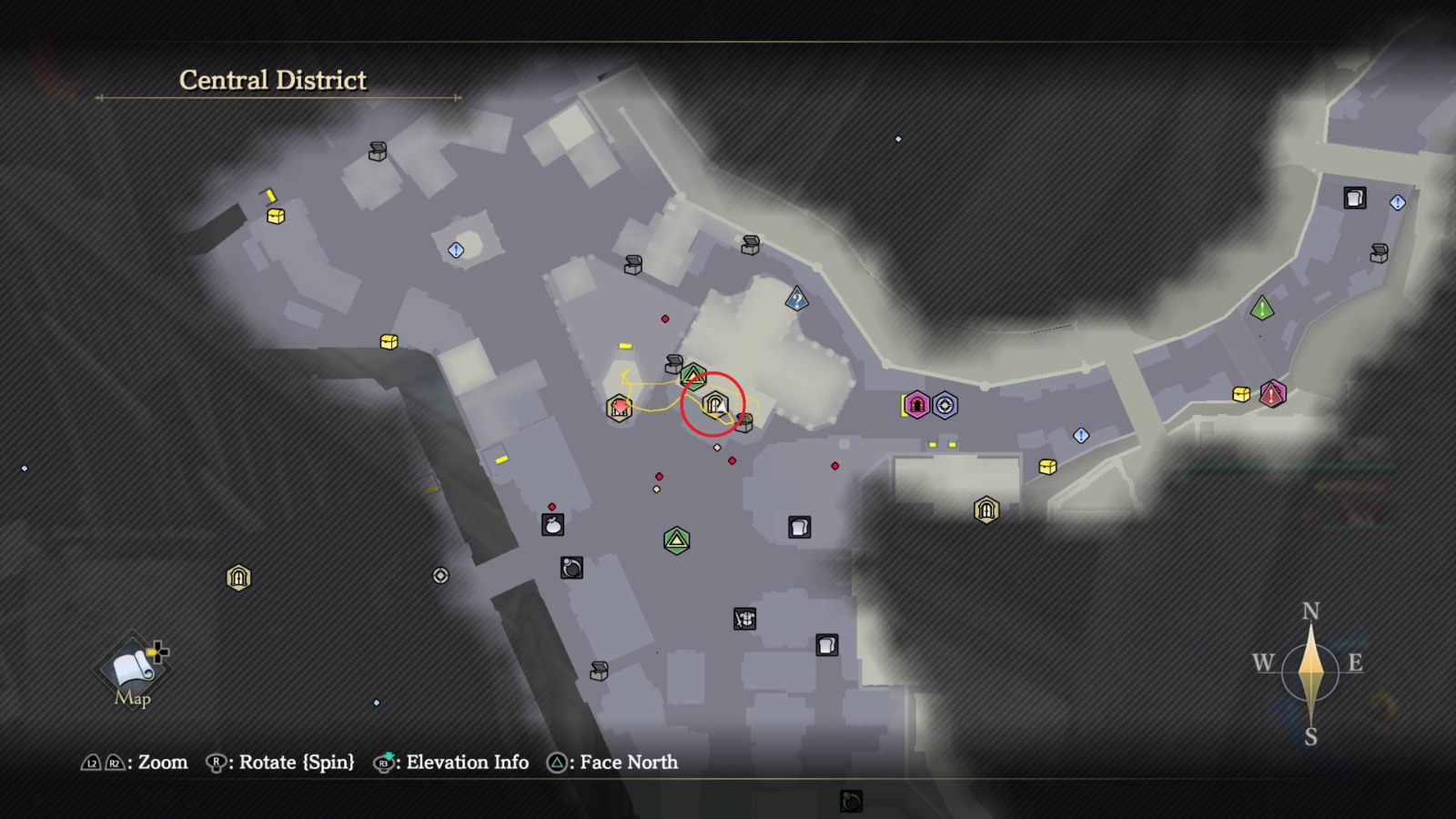Select the bread shop icon below center
Image resolution: width=1456 pixels, height=819 pixels.
coord(797,526)
